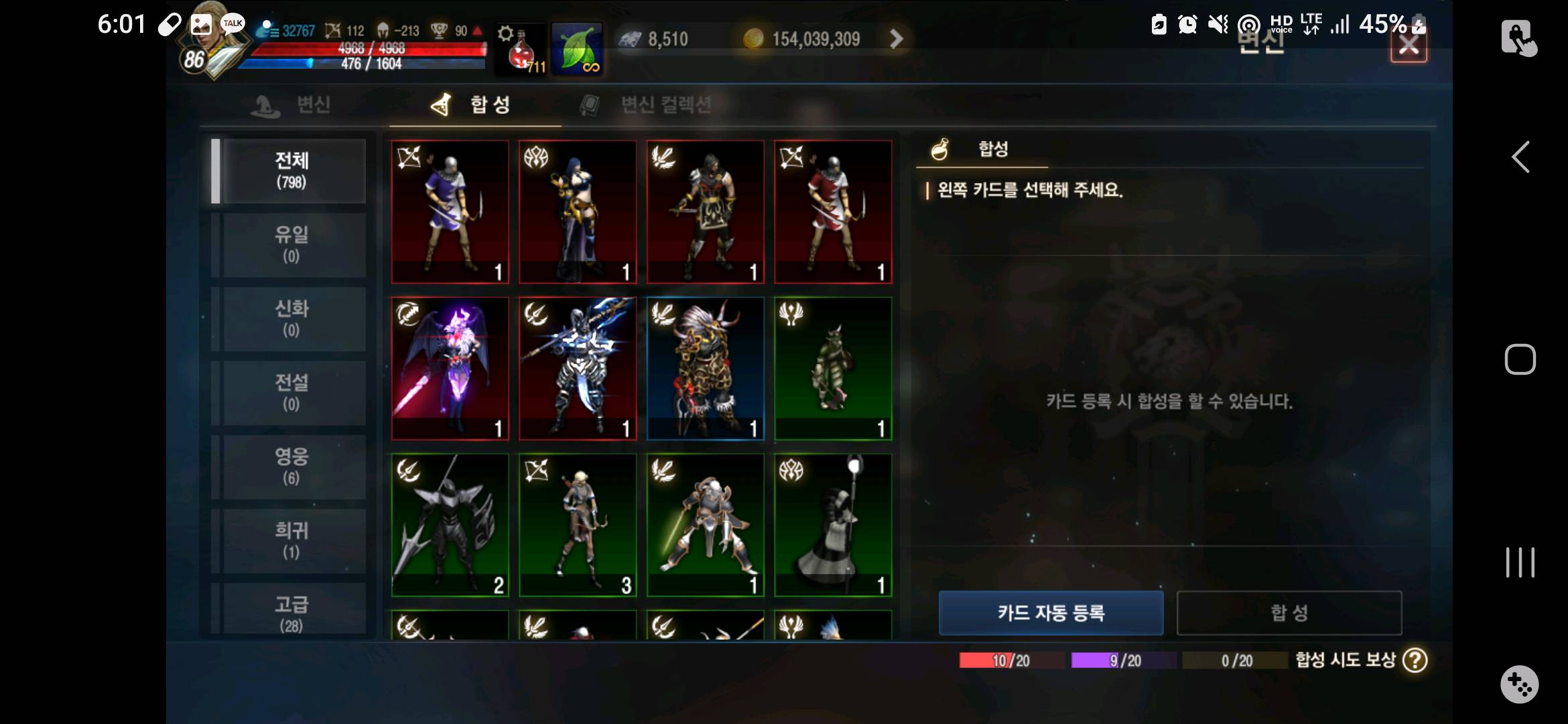Image resolution: width=1568 pixels, height=724 pixels.
Task: Select the dark spiked knight card with count 2
Action: click(450, 525)
